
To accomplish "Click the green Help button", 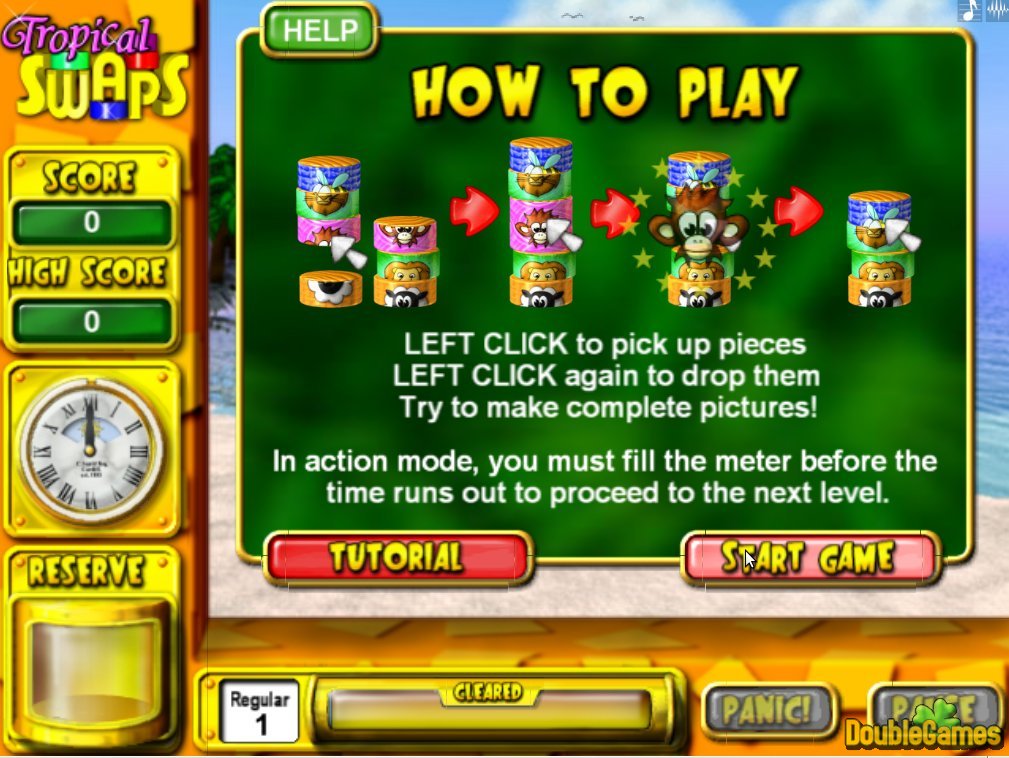I will [x=318, y=30].
